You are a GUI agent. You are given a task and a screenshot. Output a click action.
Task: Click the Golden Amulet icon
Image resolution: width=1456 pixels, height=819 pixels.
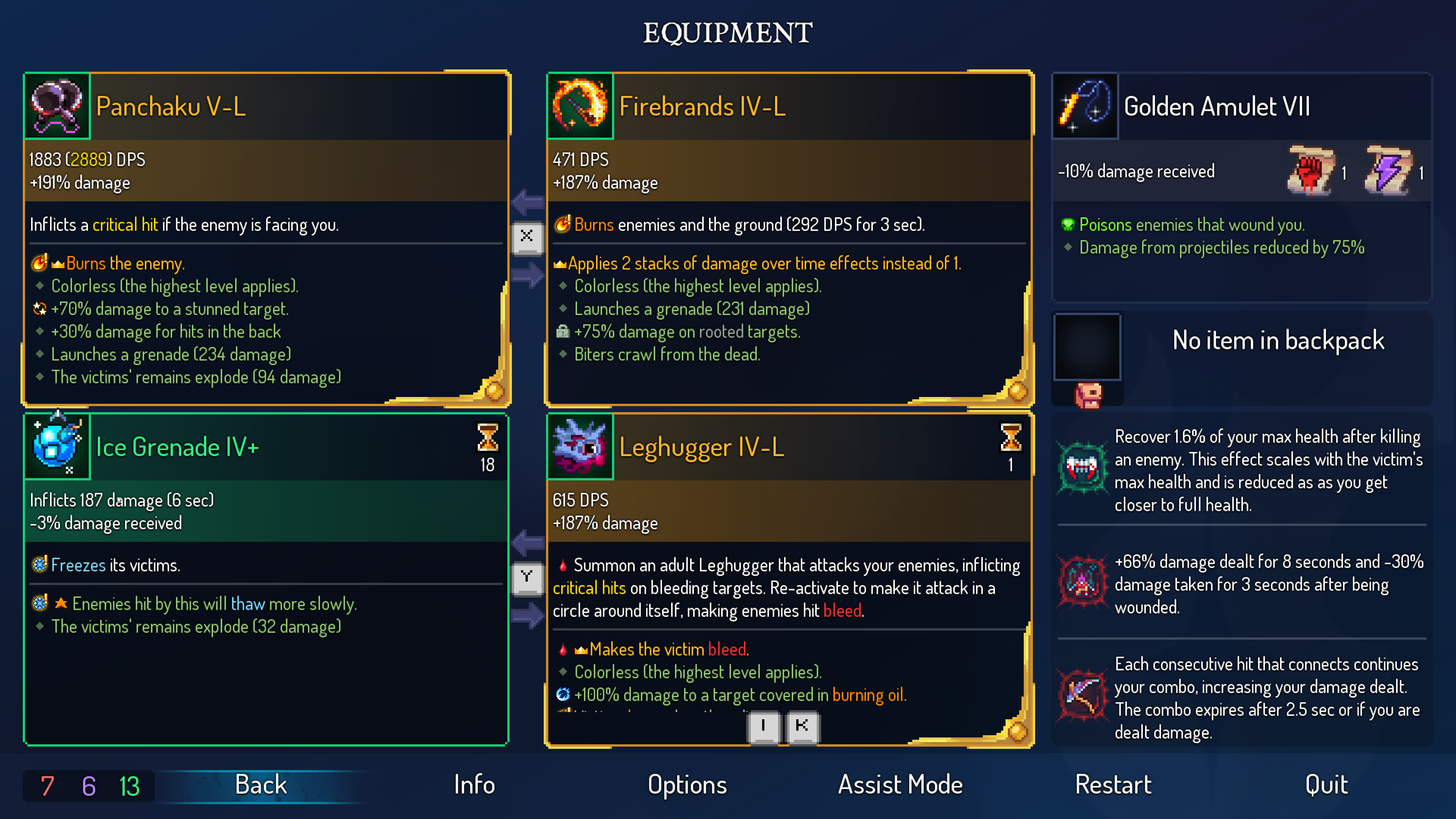coord(1085,106)
